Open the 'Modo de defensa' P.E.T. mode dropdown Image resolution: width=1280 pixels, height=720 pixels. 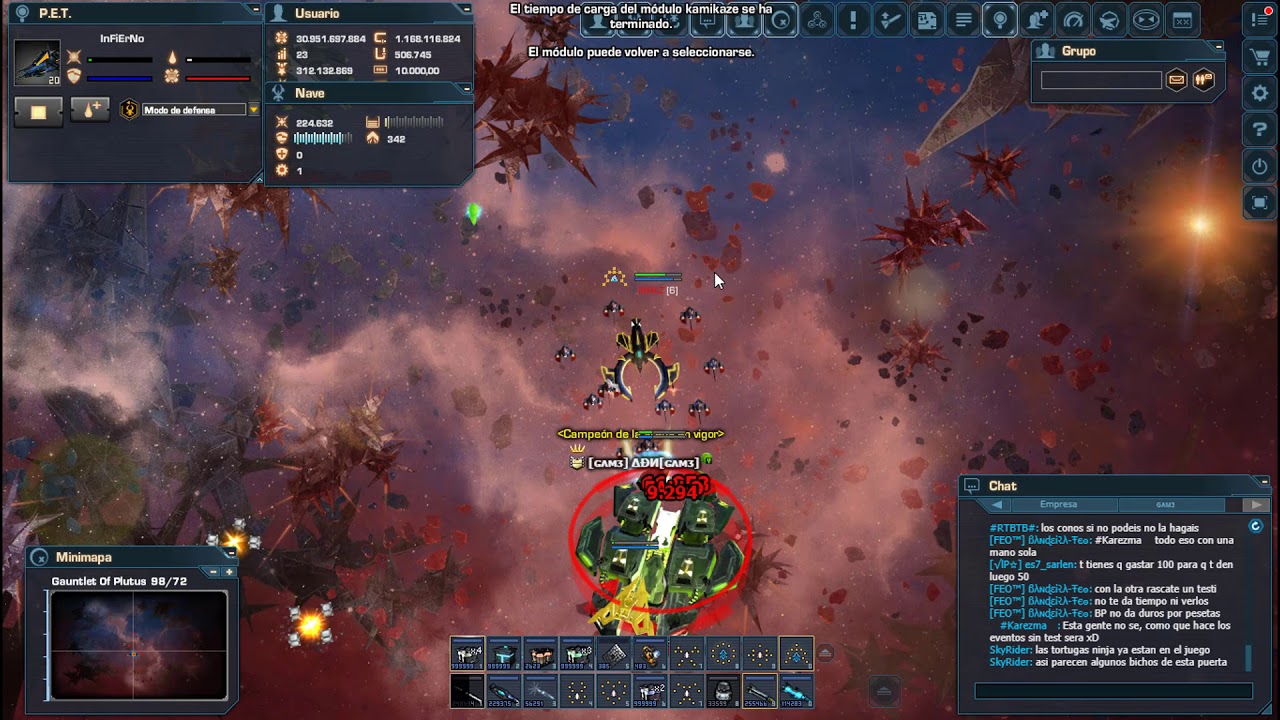coord(253,110)
